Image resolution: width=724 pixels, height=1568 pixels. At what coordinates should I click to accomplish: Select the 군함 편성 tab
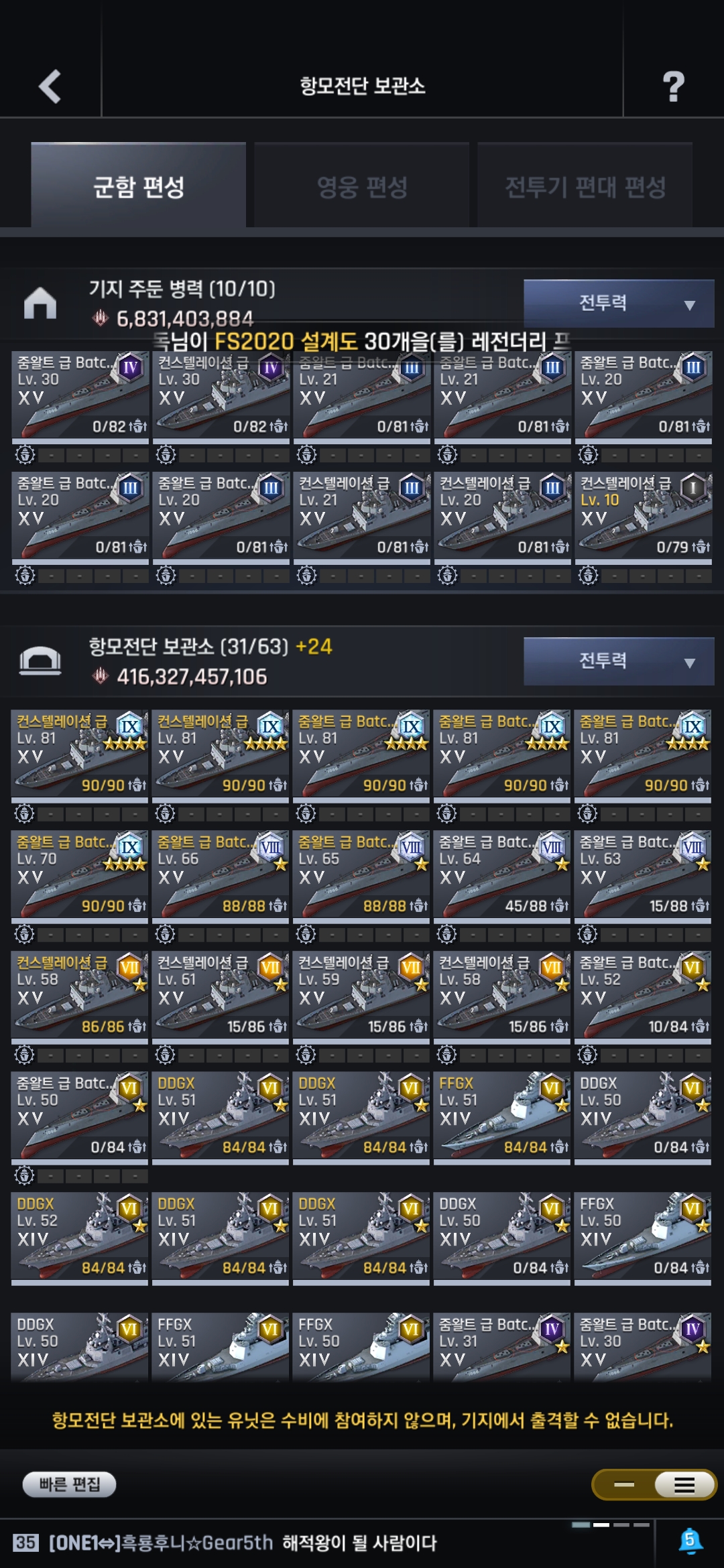139,186
